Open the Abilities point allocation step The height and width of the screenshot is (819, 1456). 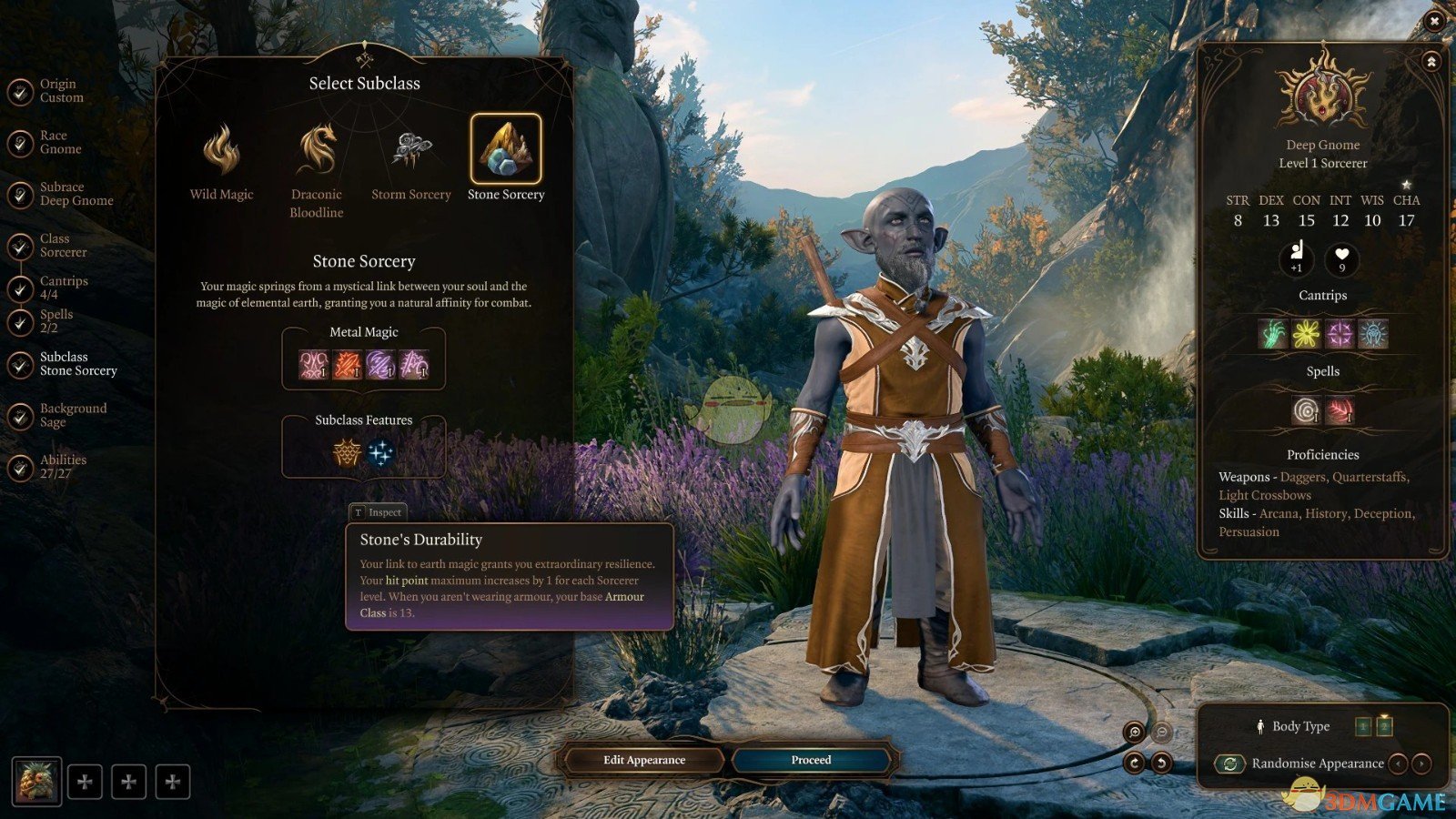(x=63, y=467)
